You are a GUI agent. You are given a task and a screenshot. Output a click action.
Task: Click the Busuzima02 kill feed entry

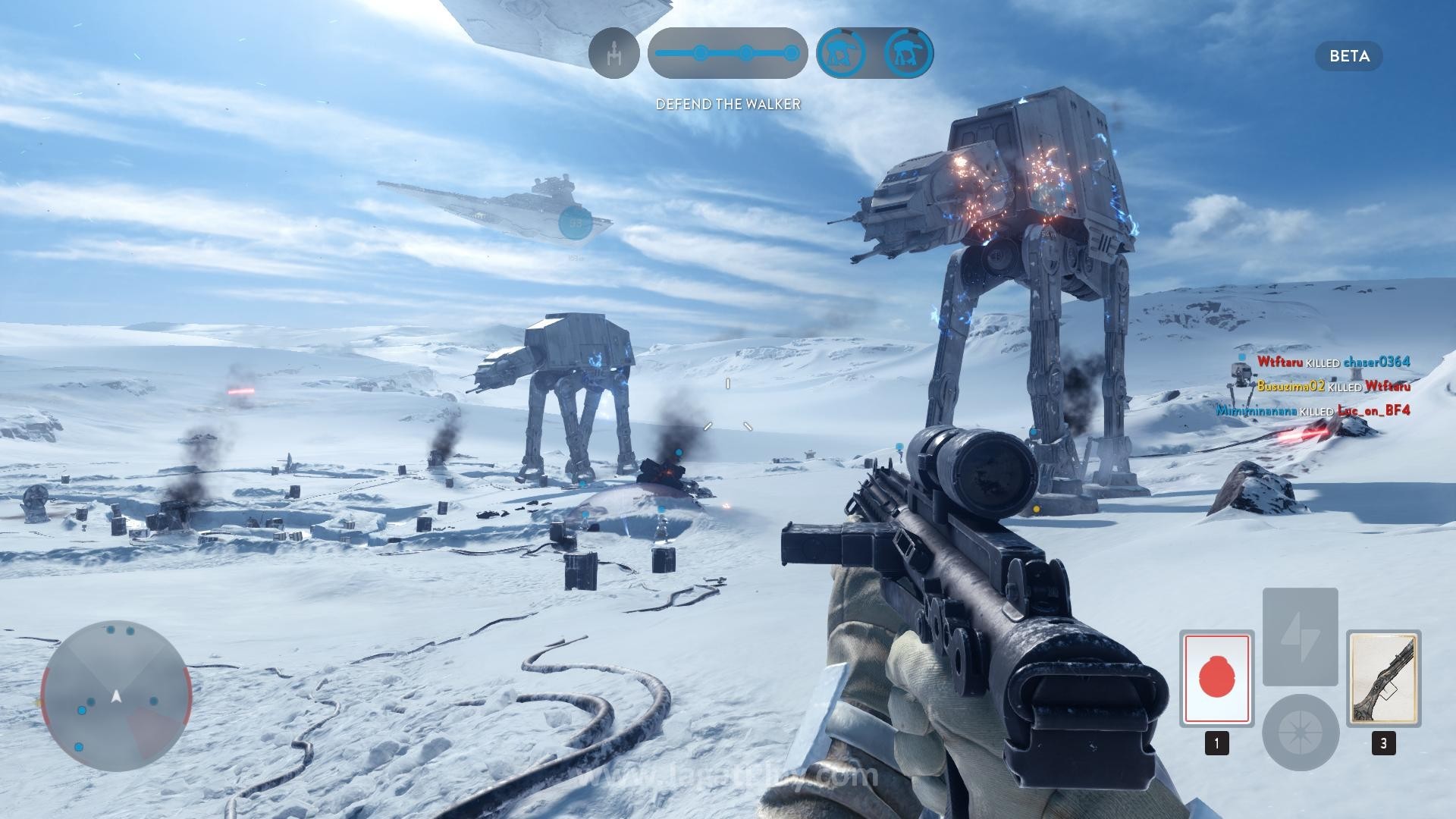(1333, 386)
